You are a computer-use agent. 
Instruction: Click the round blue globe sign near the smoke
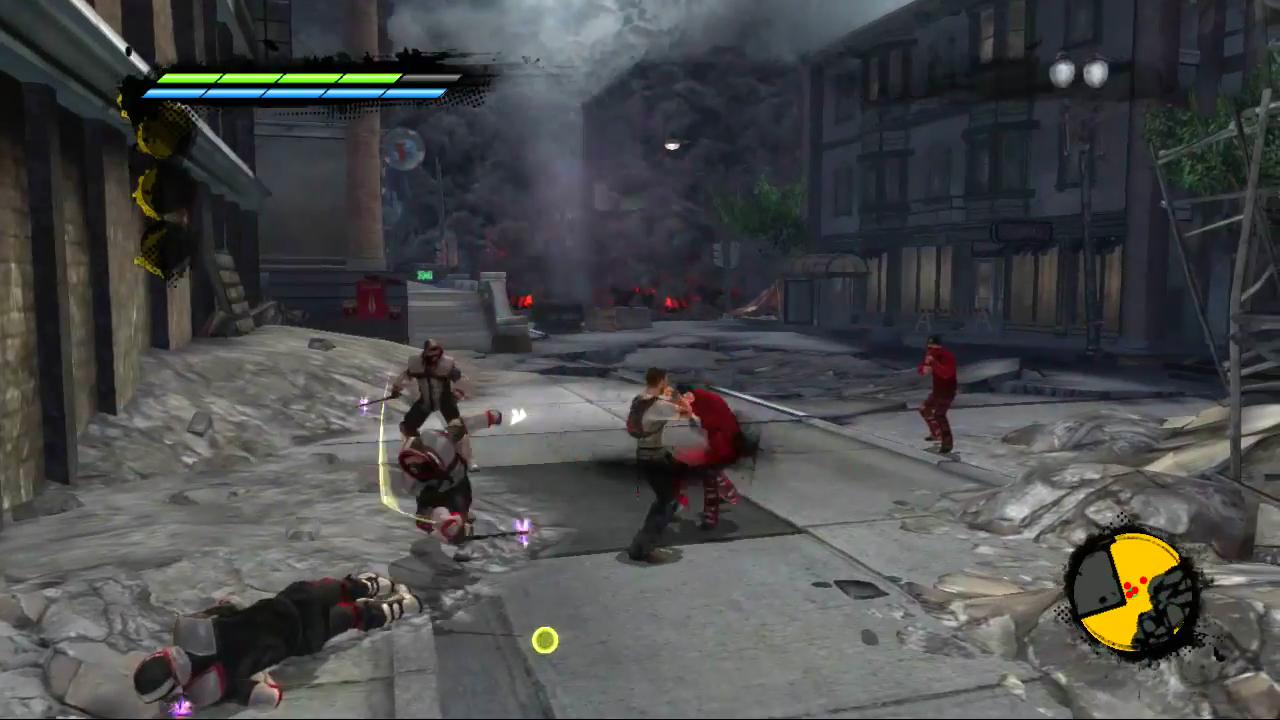404,150
